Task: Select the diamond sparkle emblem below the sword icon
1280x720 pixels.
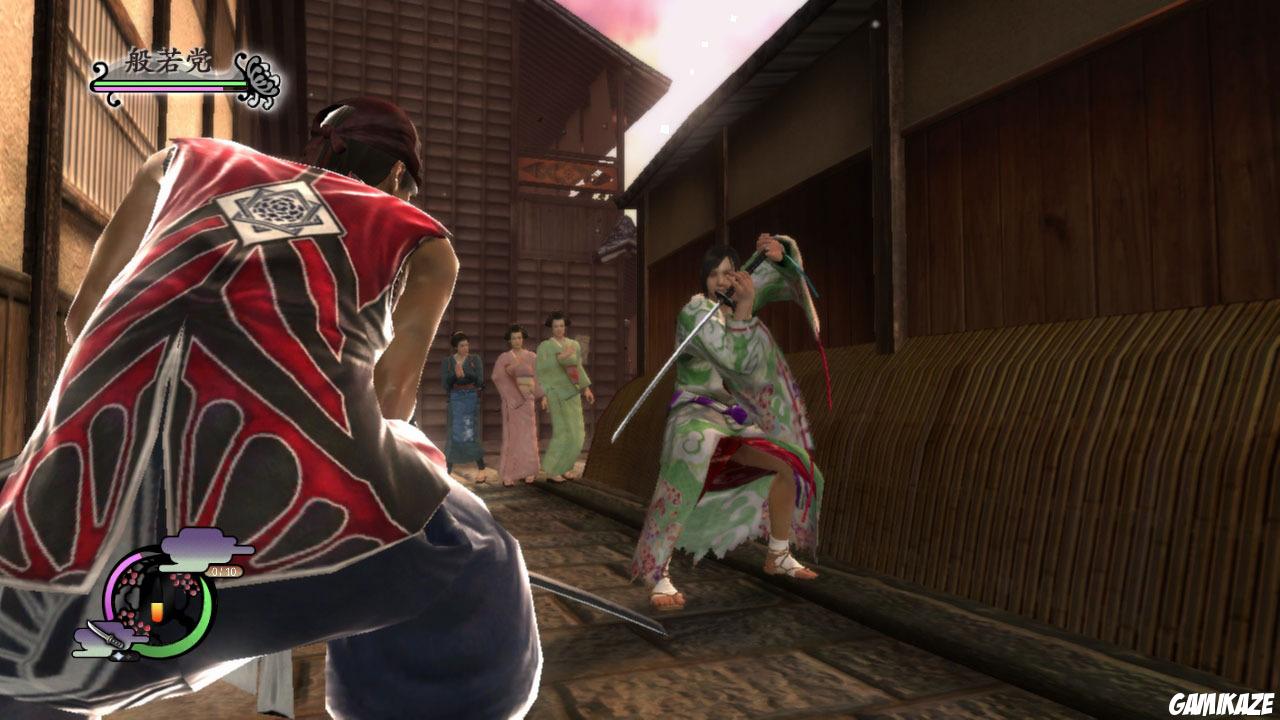Action: coord(119,655)
